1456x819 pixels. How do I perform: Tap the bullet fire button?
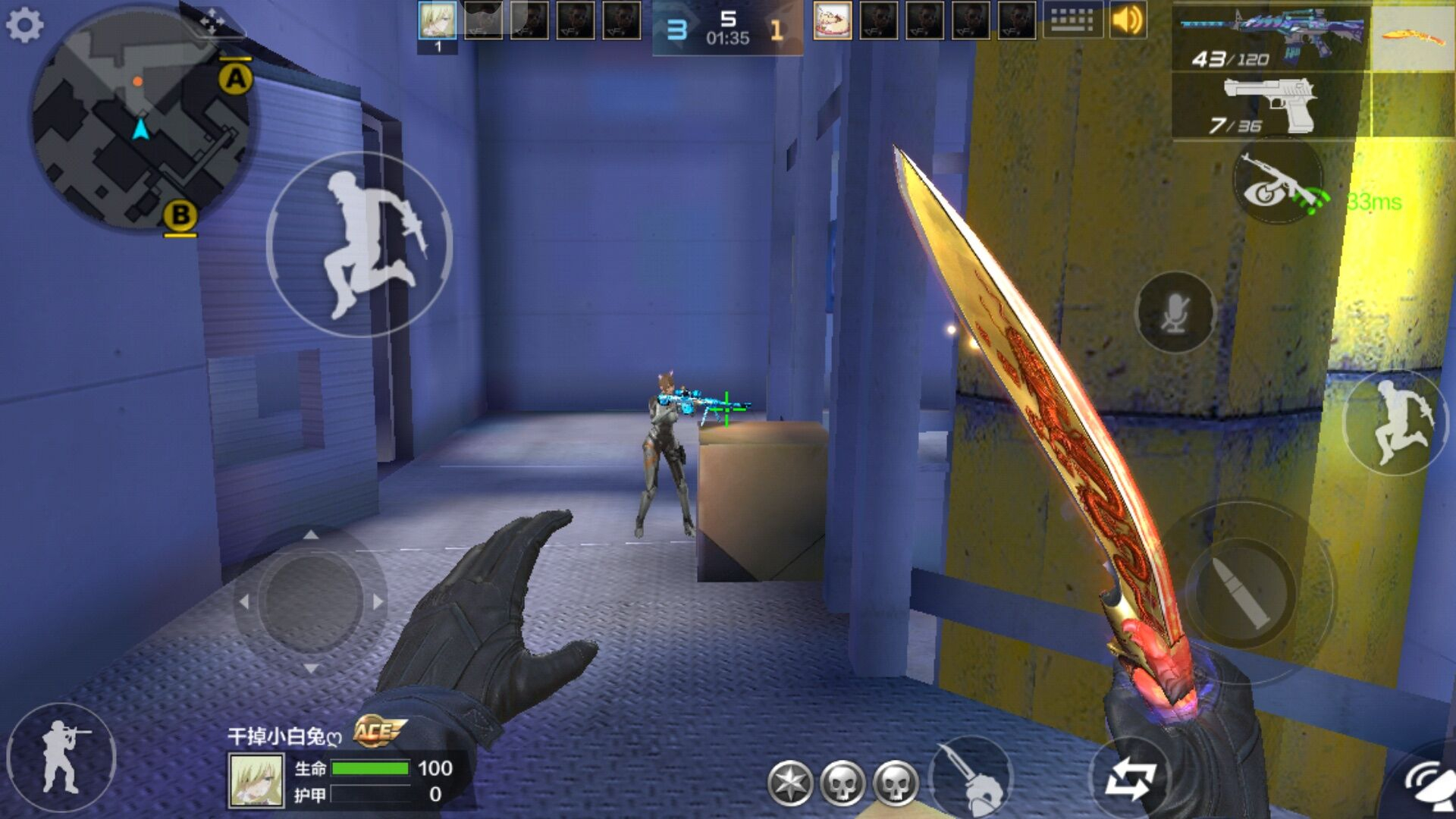coord(1240,593)
